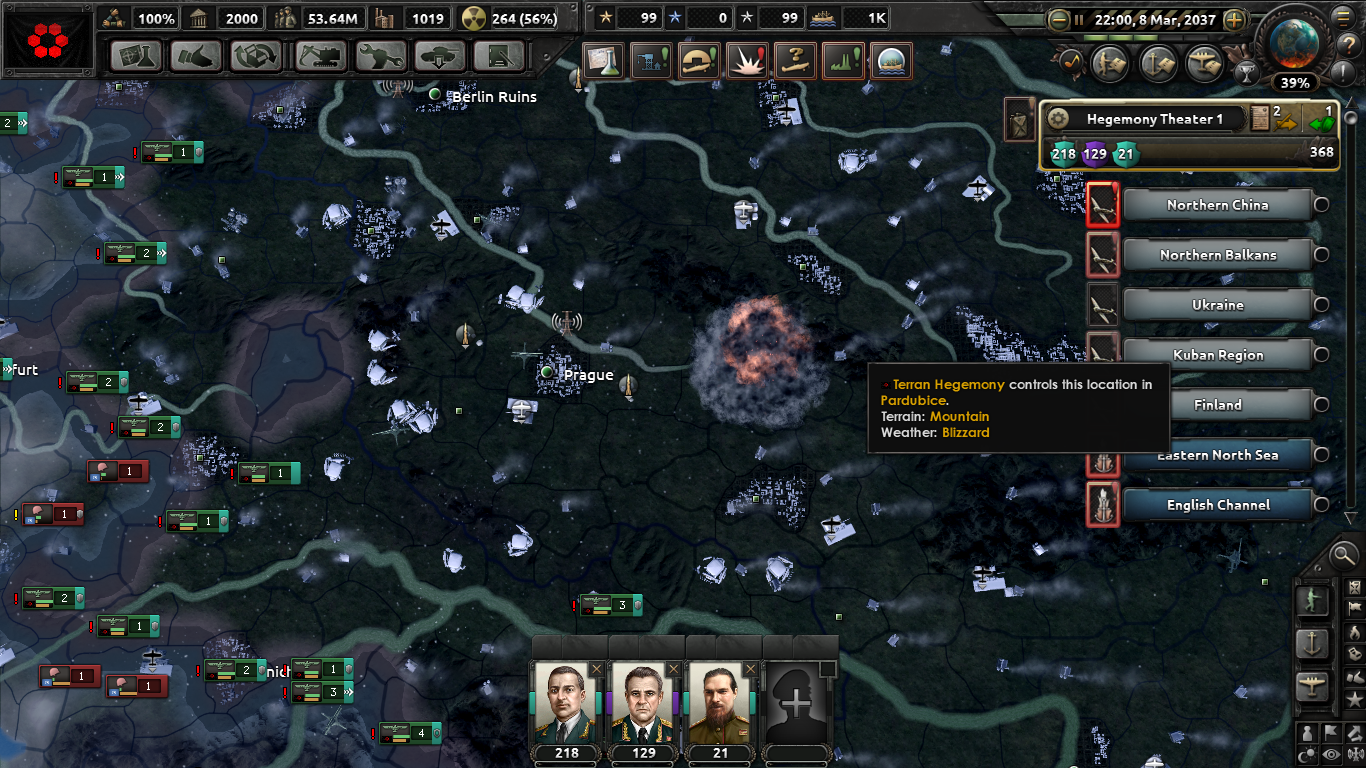Select the general commanding 218 divisions
1366x768 pixels.
point(565,702)
